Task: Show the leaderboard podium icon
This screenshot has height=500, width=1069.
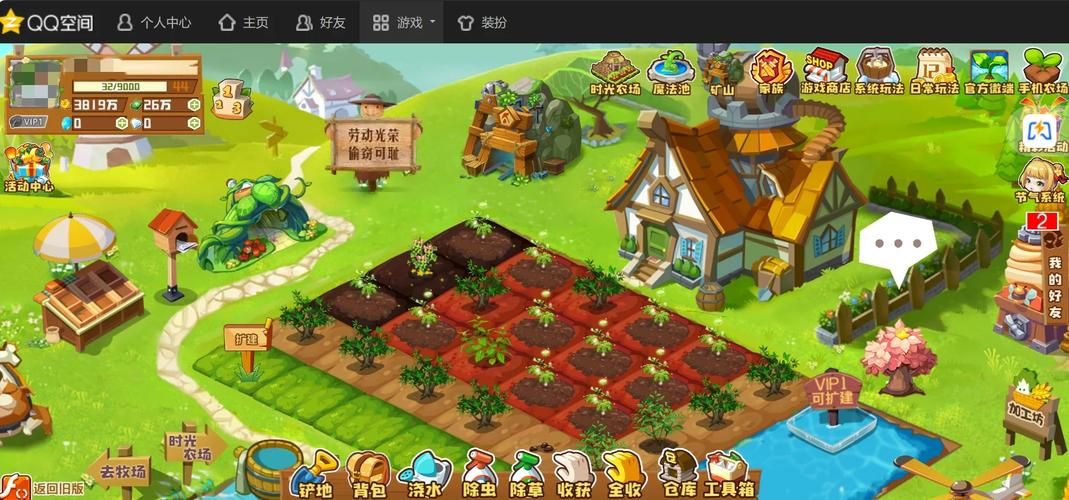Action: pyautogui.click(x=230, y=100)
